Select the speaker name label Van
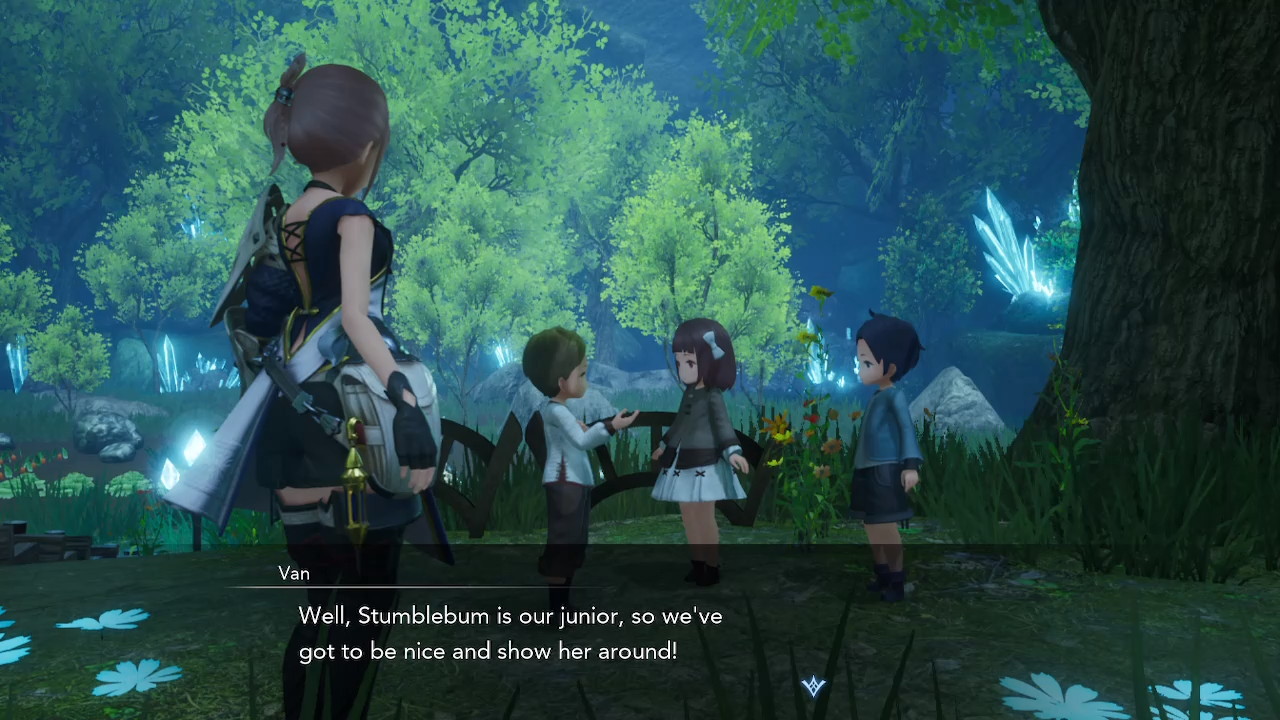The height and width of the screenshot is (720, 1280). point(294,574)
